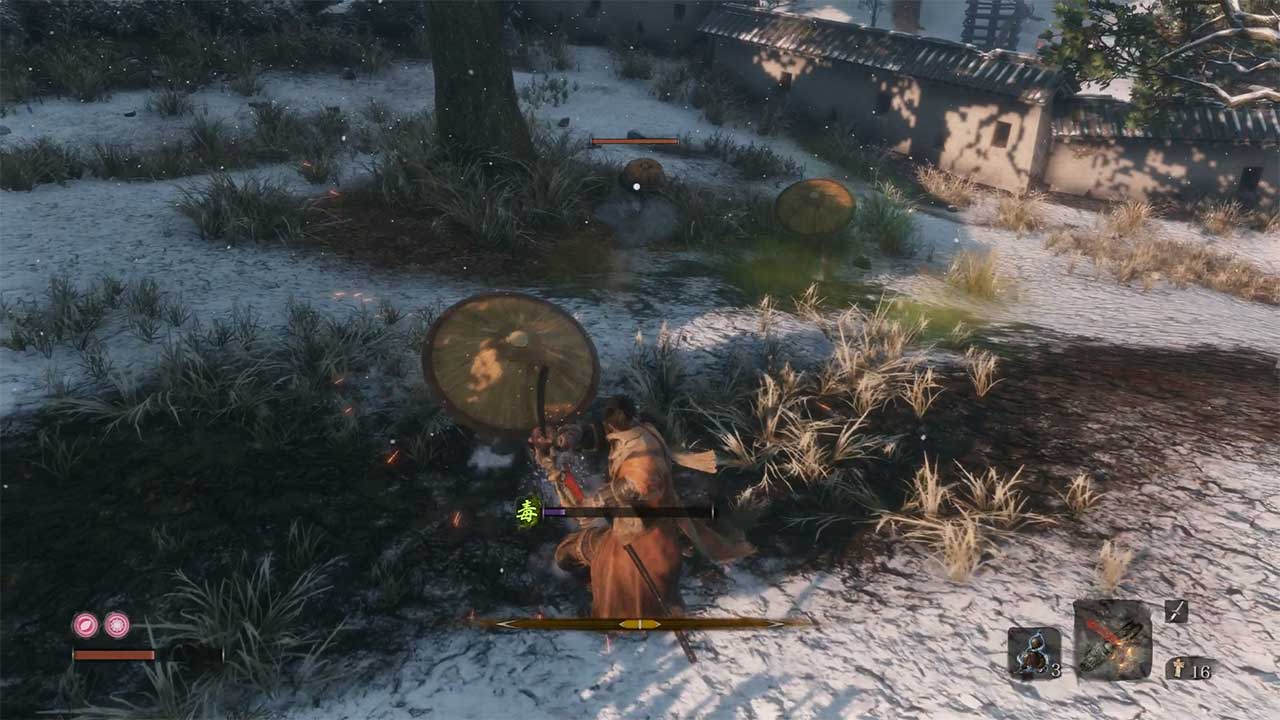
Task: Click the Spirit Emblem counter icon
Action: coord(1178,666)
